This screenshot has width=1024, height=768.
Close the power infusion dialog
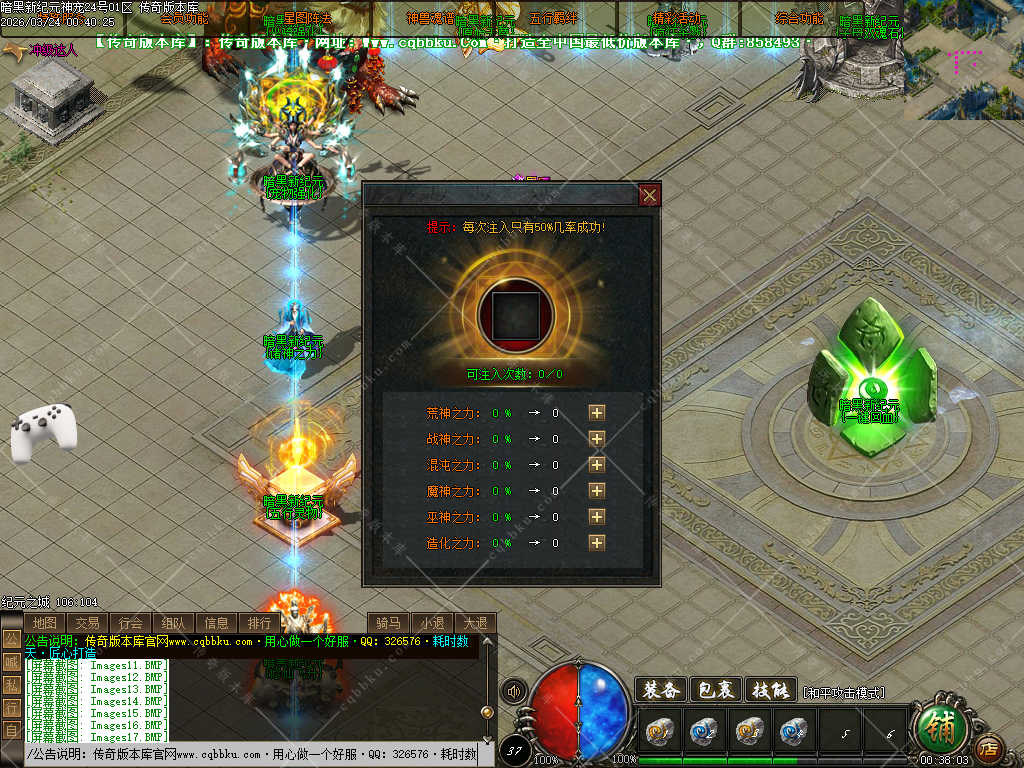pyautogui.click(x=649, y=195)
